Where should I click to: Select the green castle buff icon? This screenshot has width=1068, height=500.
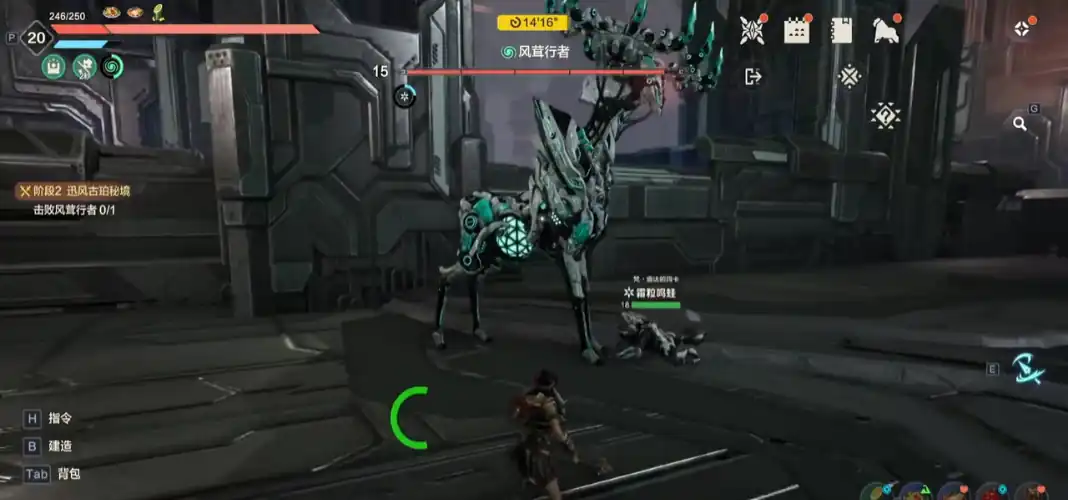click(54, 66)
